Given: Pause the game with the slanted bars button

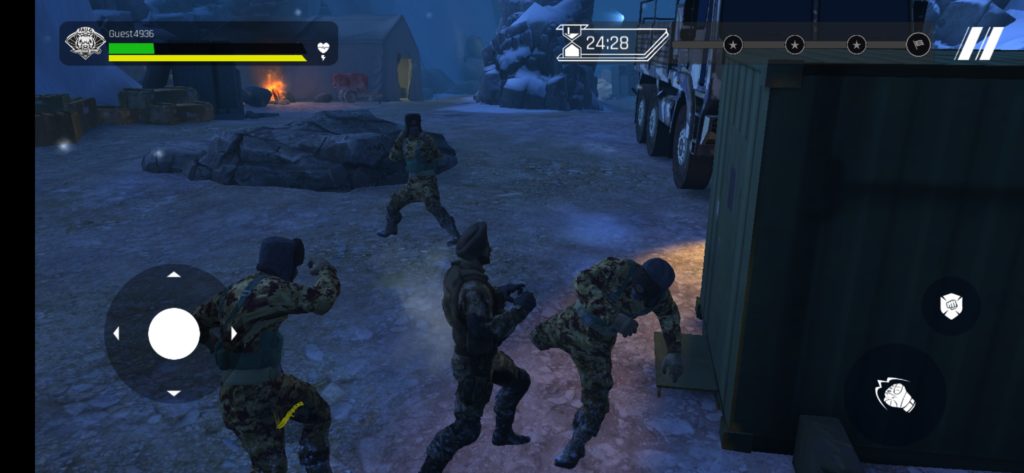Looking at the screenshot, I should (980, 45).
